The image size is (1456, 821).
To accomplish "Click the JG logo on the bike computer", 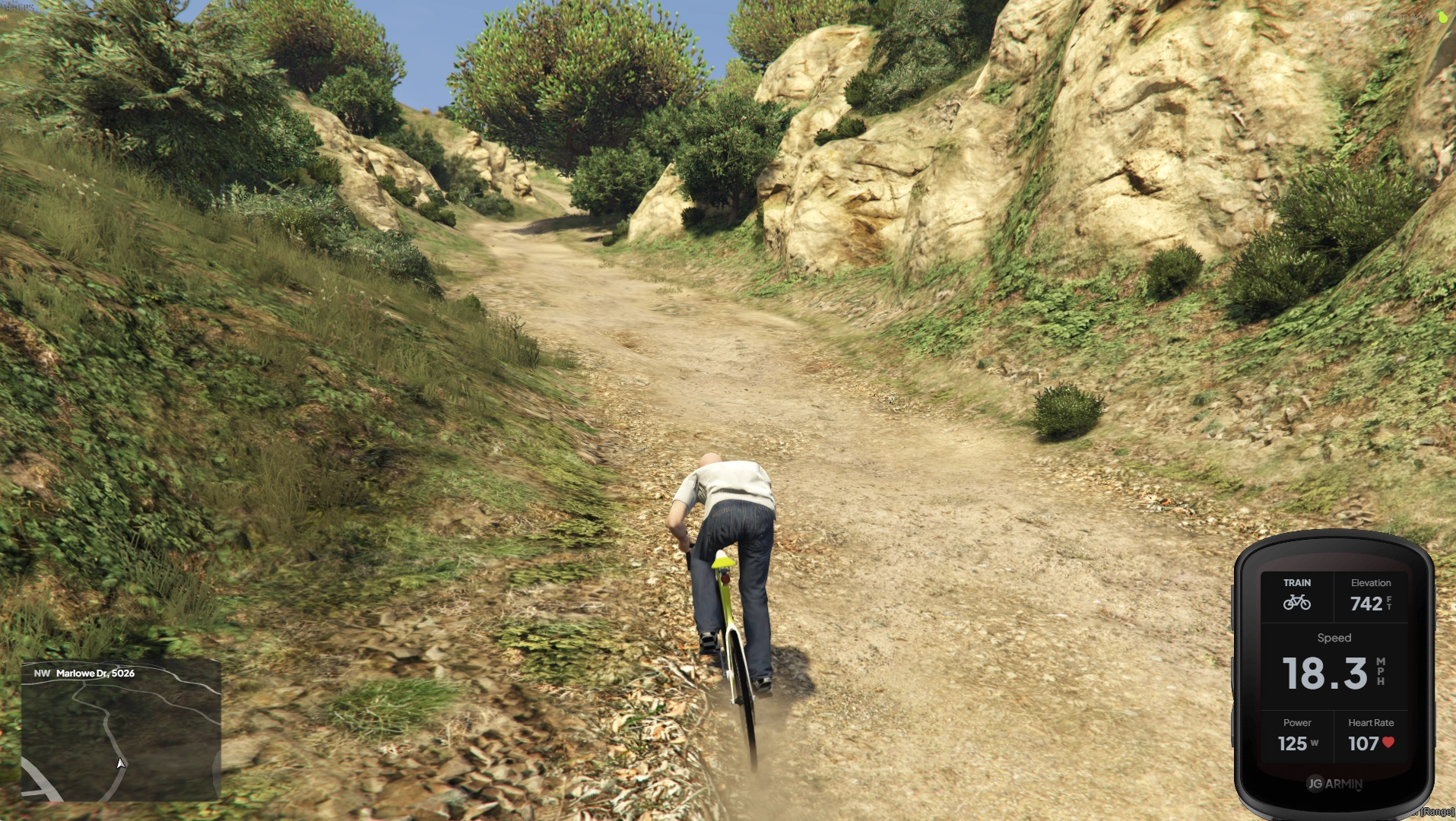I will point(1315,783).
